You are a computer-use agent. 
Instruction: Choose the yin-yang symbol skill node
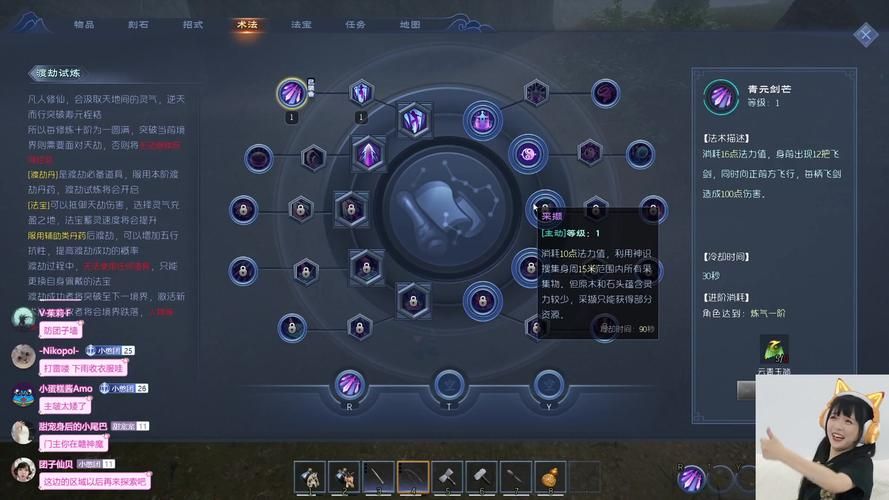[x=528, y=153]
